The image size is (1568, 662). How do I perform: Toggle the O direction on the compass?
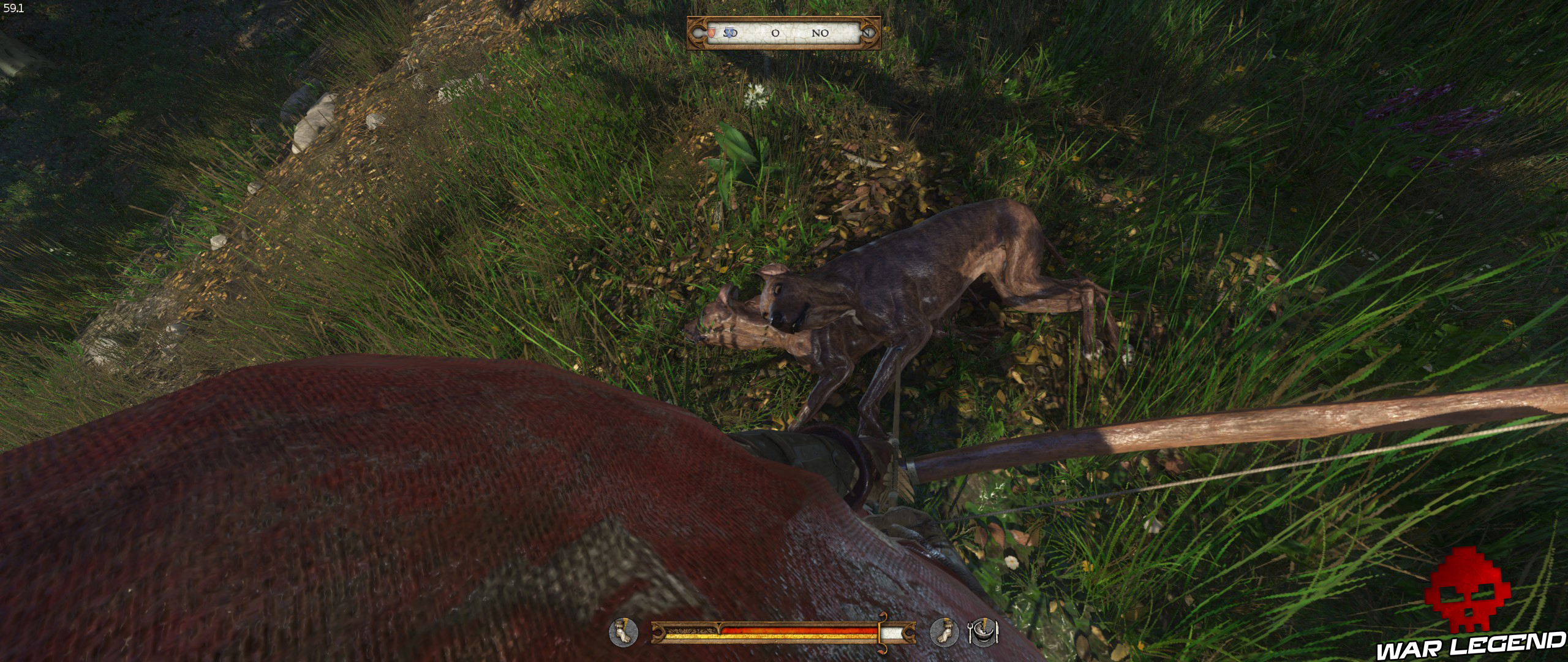click(x=776, y=34)
